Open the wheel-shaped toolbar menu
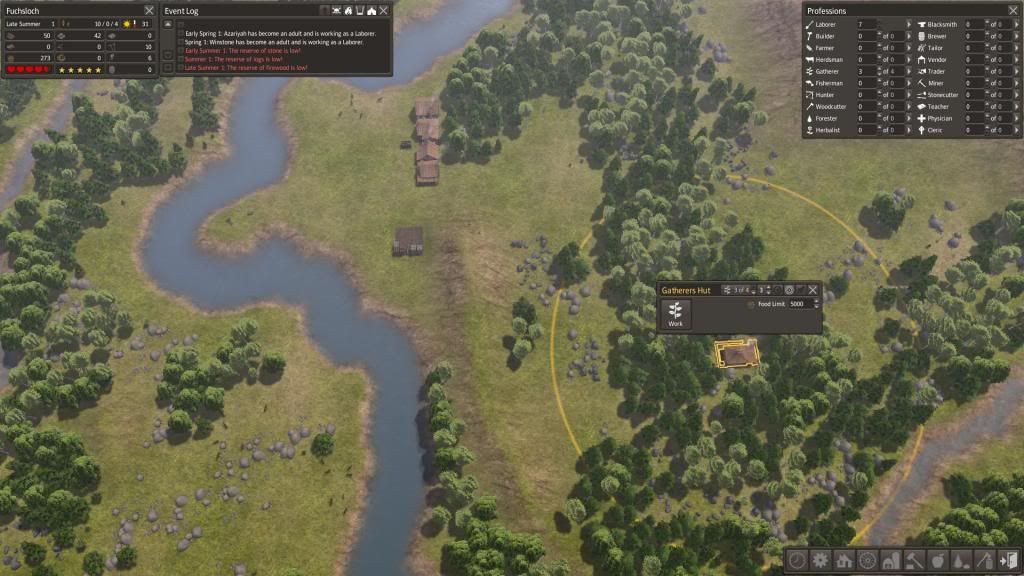This screenshot has height=576, width=1024. (866, 561)
